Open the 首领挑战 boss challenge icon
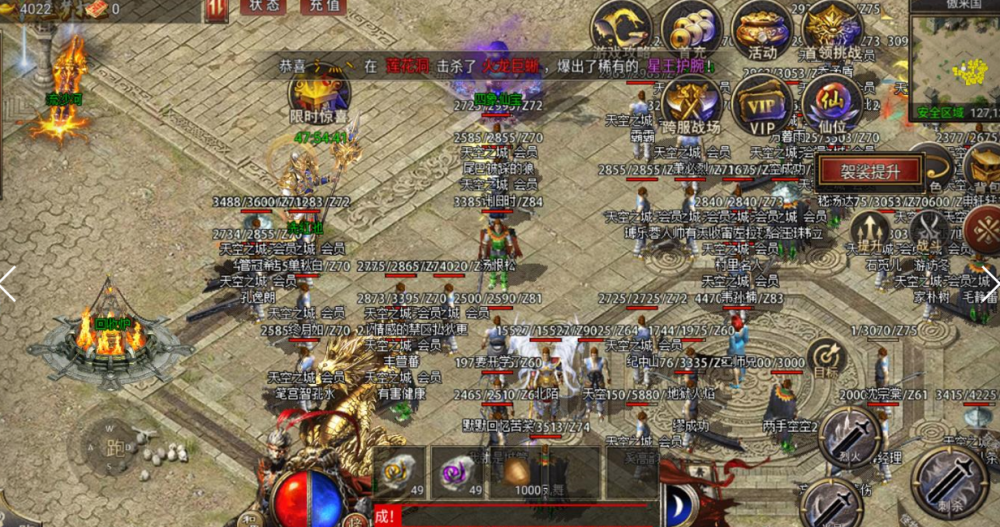 [832, 29]
